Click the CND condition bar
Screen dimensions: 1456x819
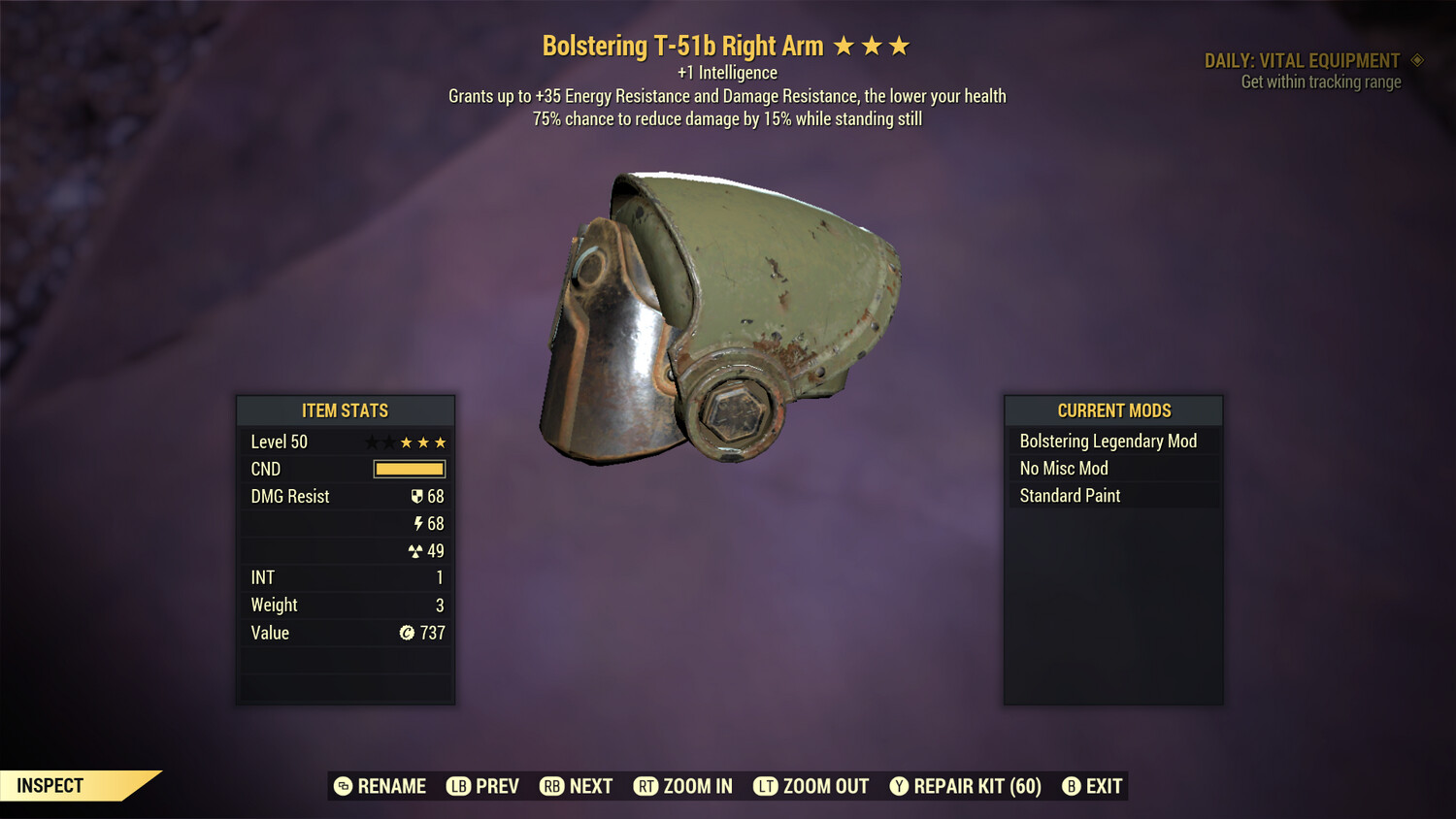[x=409, y=469]
